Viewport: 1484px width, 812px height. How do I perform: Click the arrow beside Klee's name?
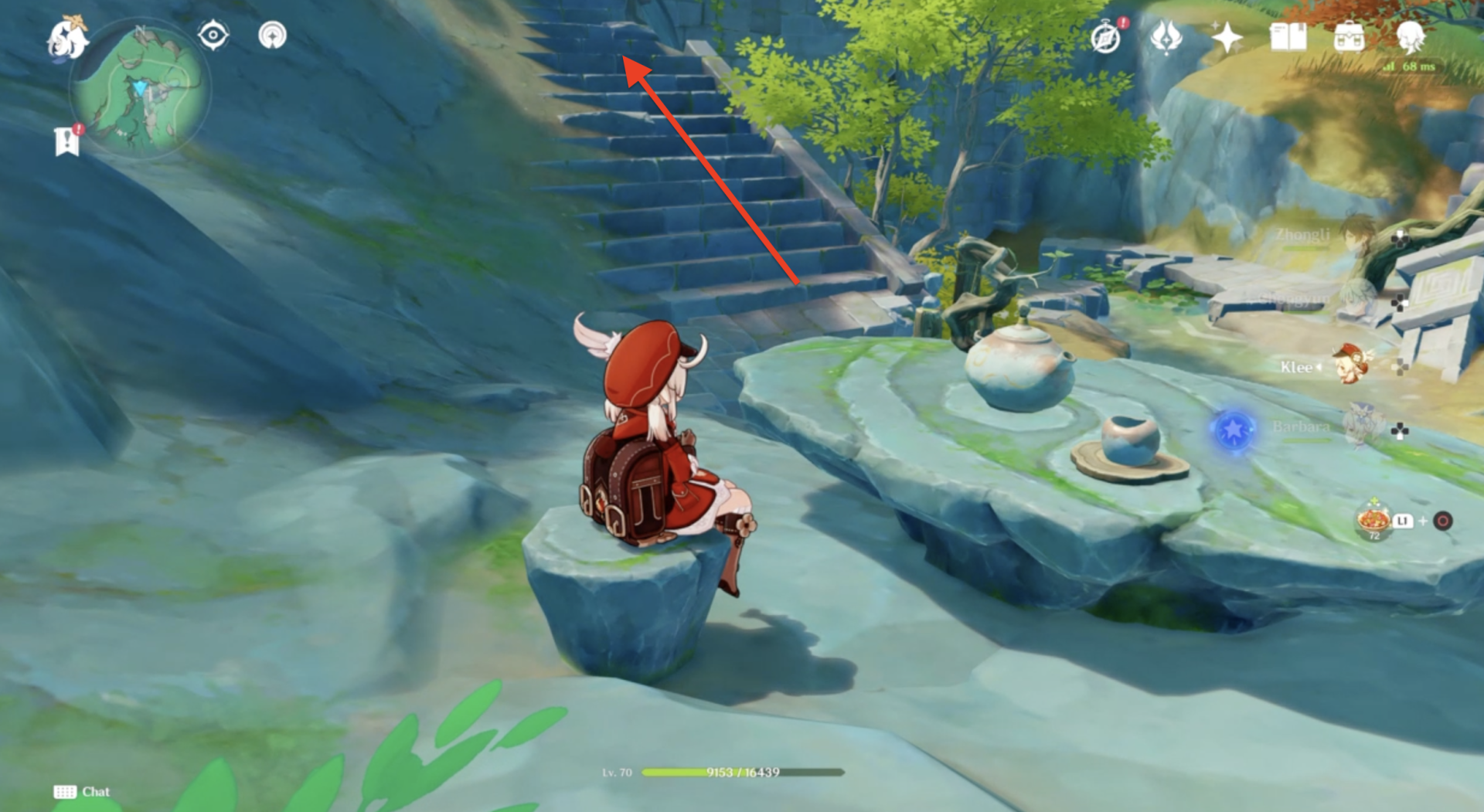[x=1319, y=367]
